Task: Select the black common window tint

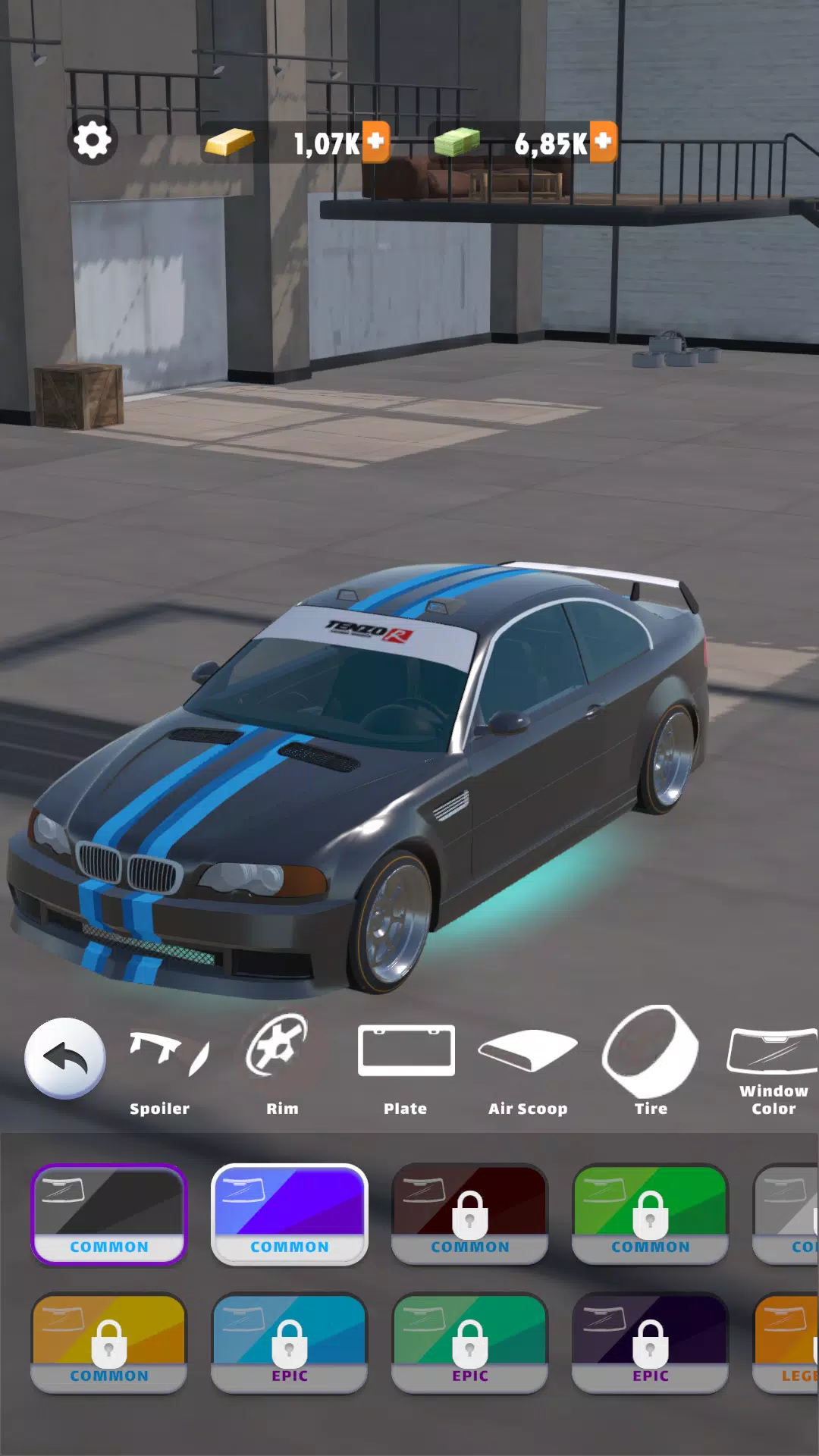Action: point(109,1214)
